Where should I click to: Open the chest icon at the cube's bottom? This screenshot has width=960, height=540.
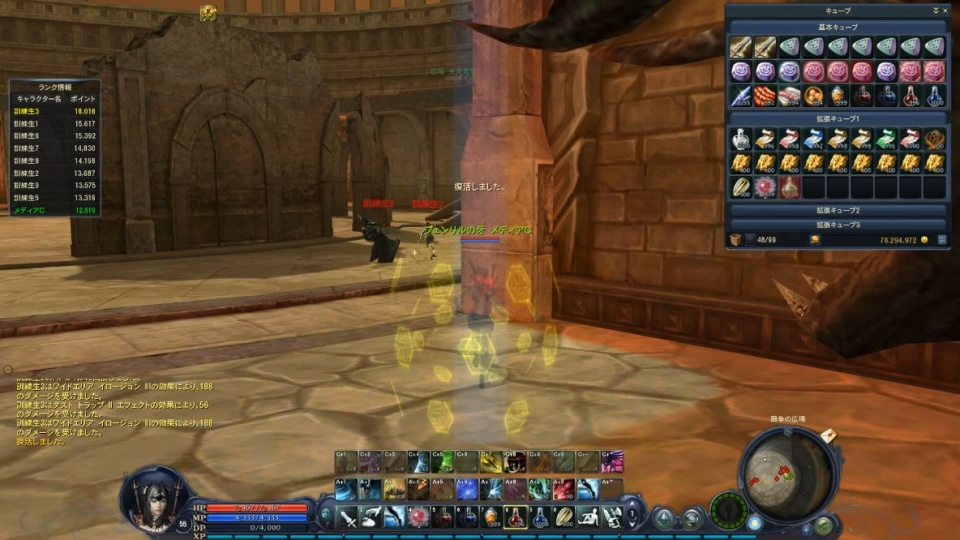(736, 240)
